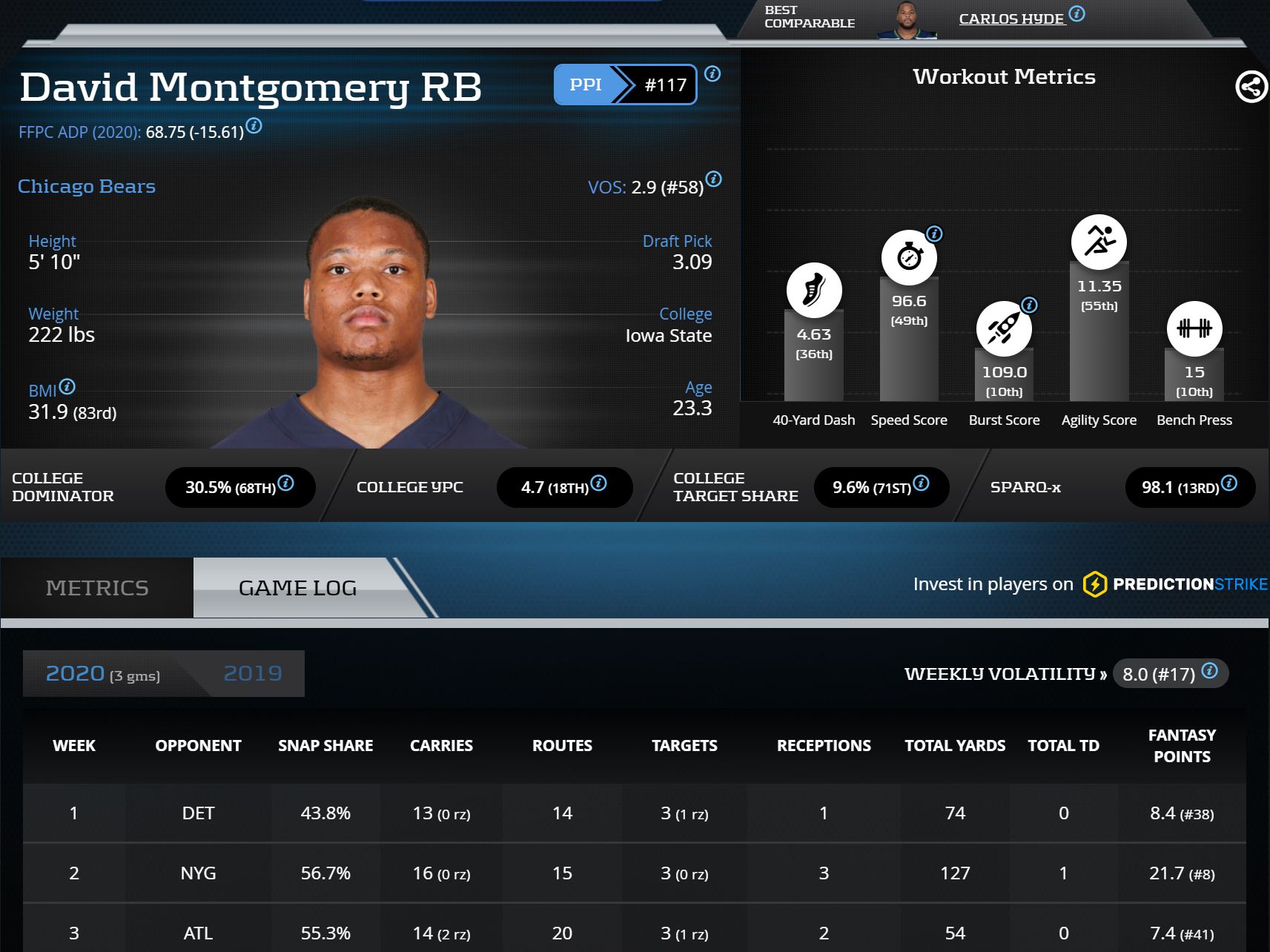Show the 2019 season game log

pos(253,673)
